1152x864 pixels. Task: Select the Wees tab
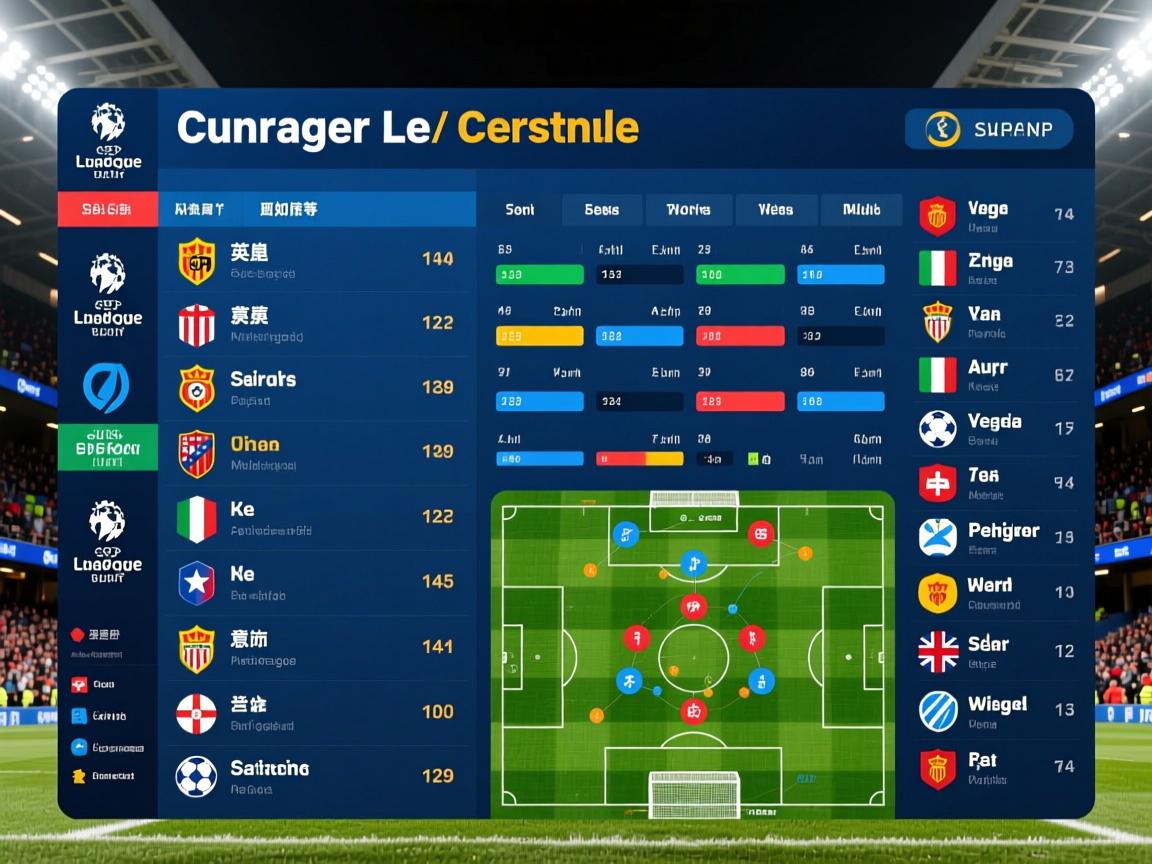(775, 210)
